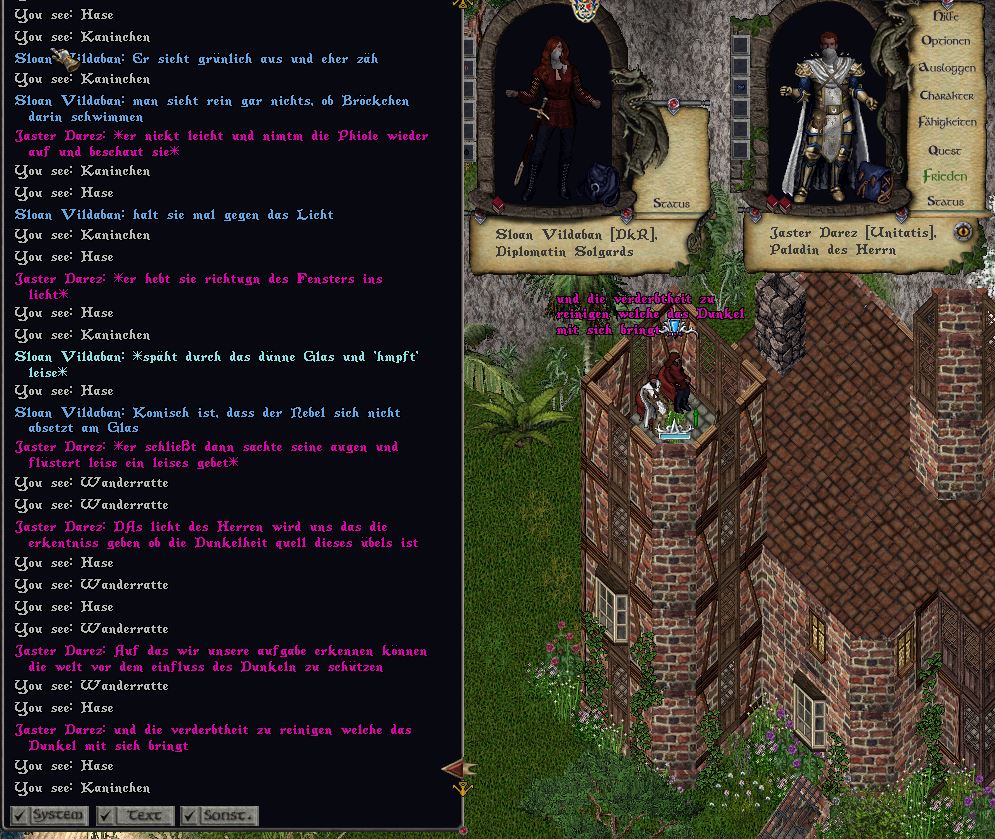Open the Fähigkeiten skills list
The width and height of the screenshot is (995, 839).
pyautogui.click(x=946, y=122)
